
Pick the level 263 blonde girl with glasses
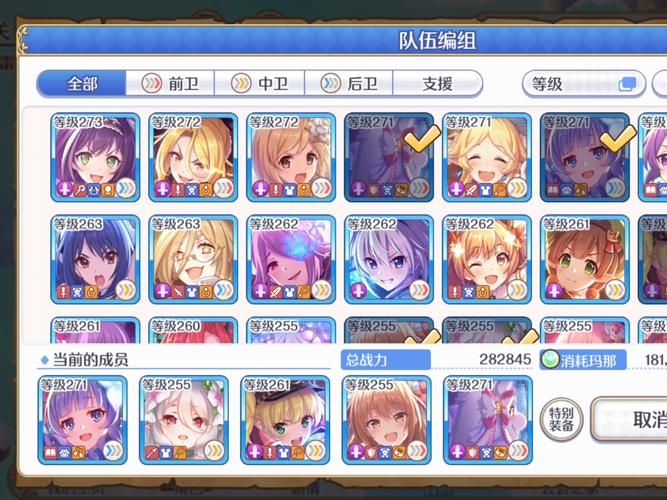tap(192, 260)
